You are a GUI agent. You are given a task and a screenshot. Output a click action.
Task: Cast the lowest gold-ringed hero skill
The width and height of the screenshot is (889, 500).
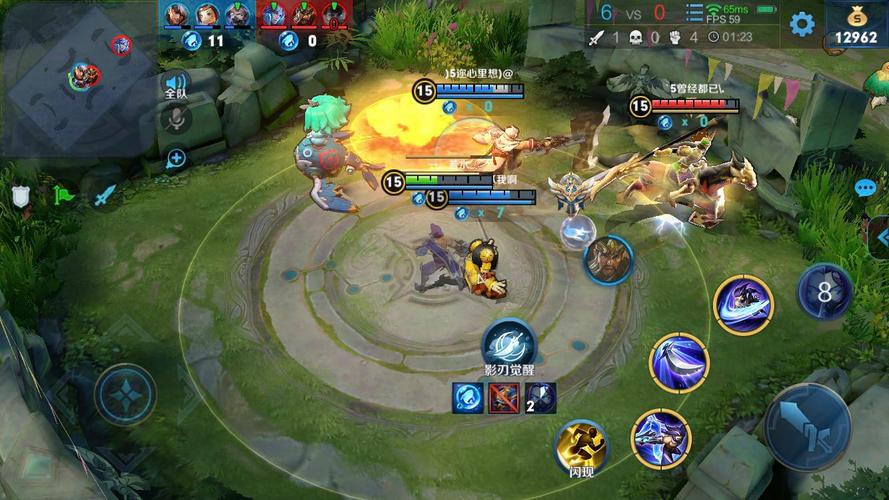tap(660, 438)
